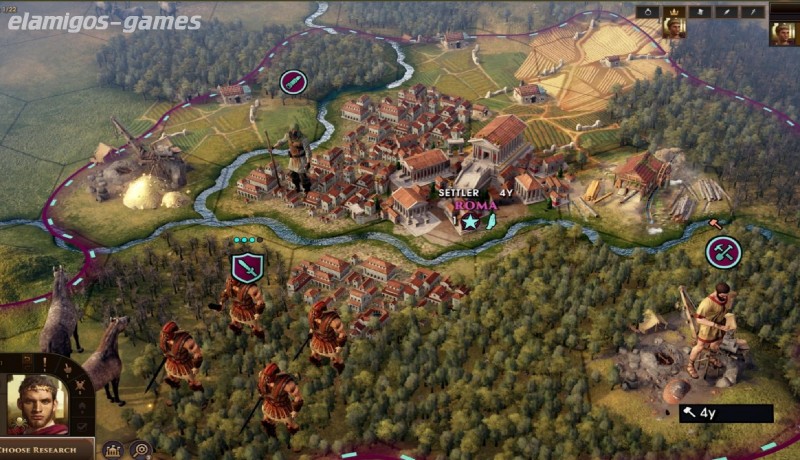Select the scout unit's spear badge
Screen dimensions: 800x460
(293, 82)
